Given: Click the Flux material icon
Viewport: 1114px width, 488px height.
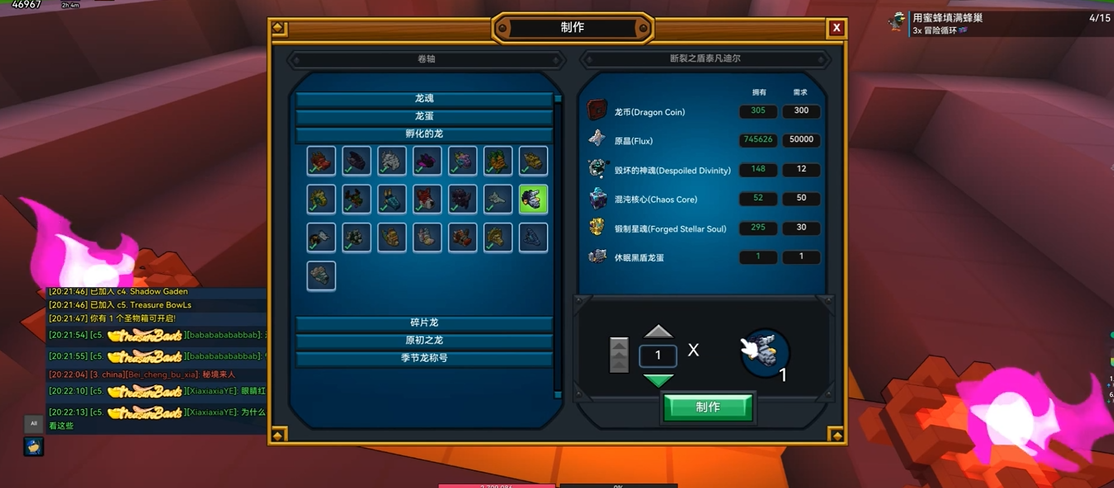Looking at the screenshot, I should [598, 139].
